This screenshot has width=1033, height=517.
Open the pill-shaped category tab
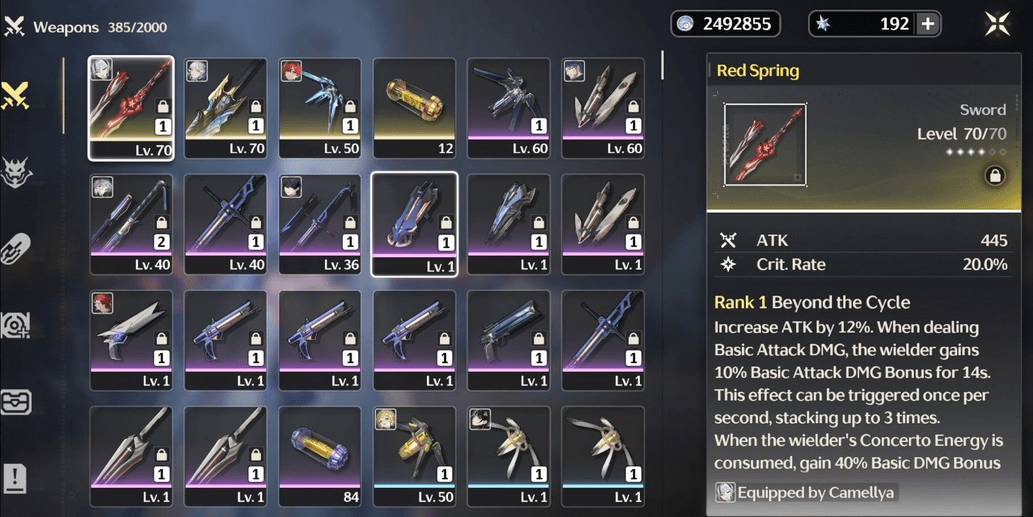tap(17, 249)
